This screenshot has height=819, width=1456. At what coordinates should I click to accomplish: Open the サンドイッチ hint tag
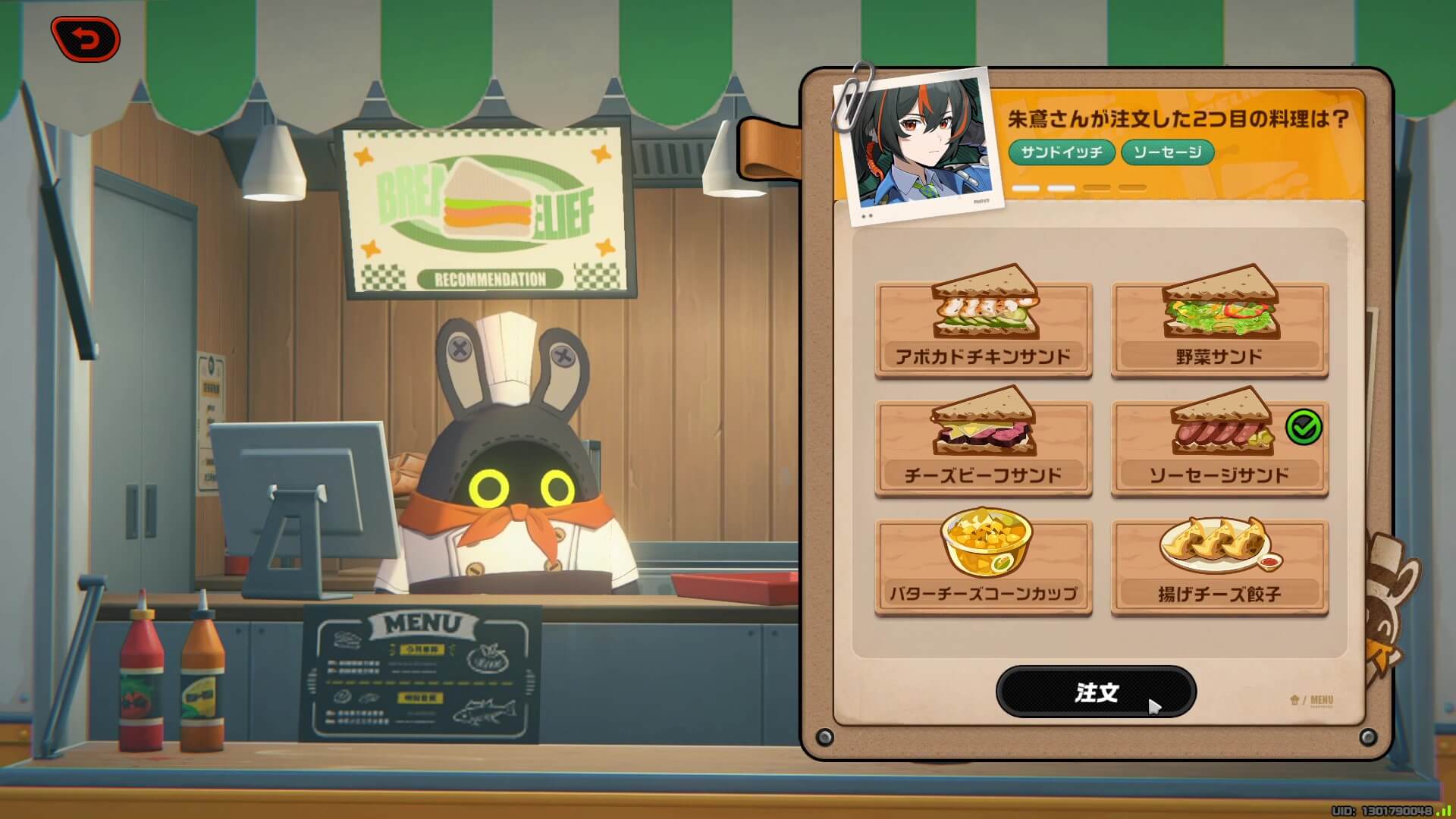tap(1061, 152)
